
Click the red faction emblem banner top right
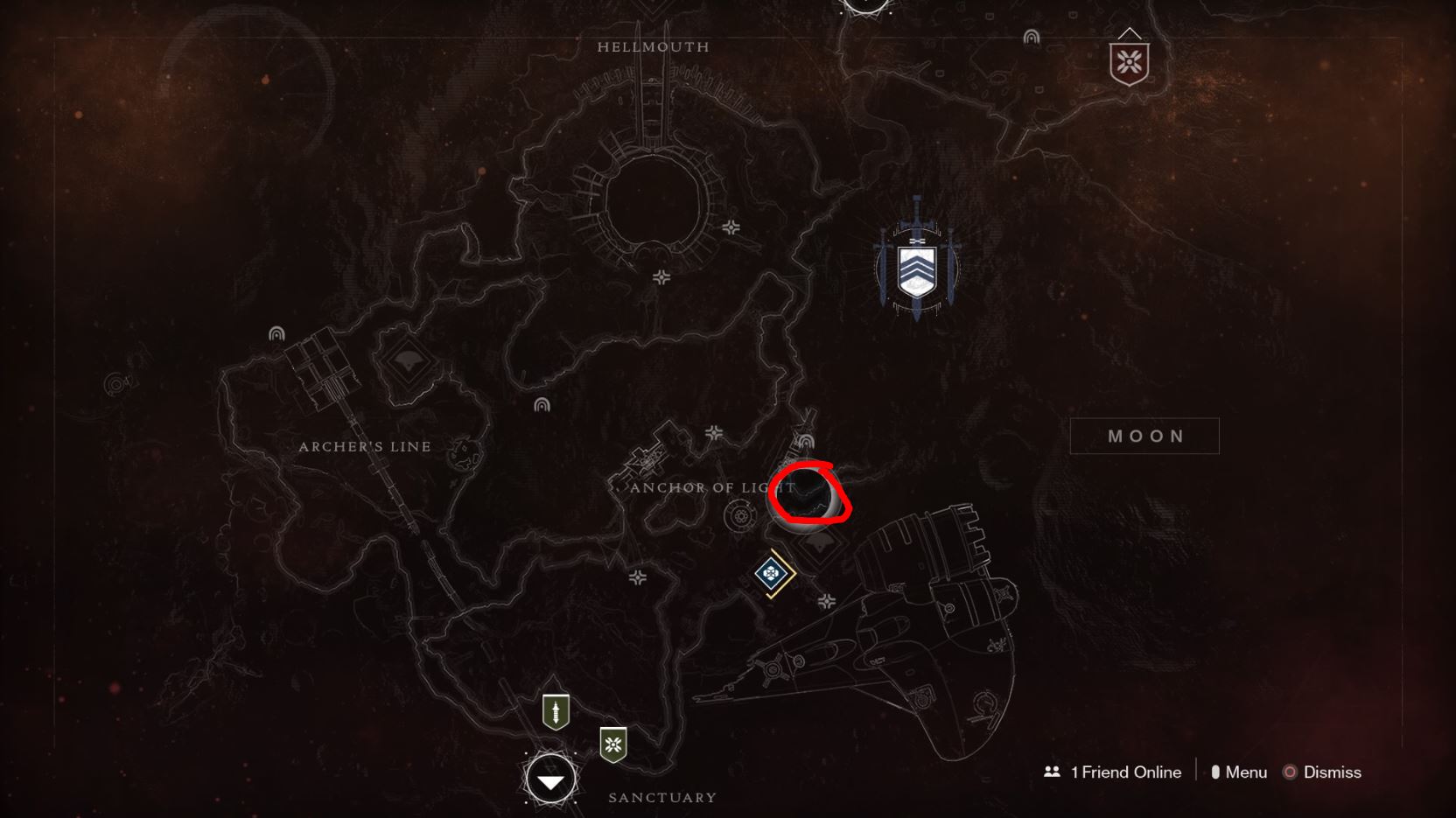[1130, 61]
